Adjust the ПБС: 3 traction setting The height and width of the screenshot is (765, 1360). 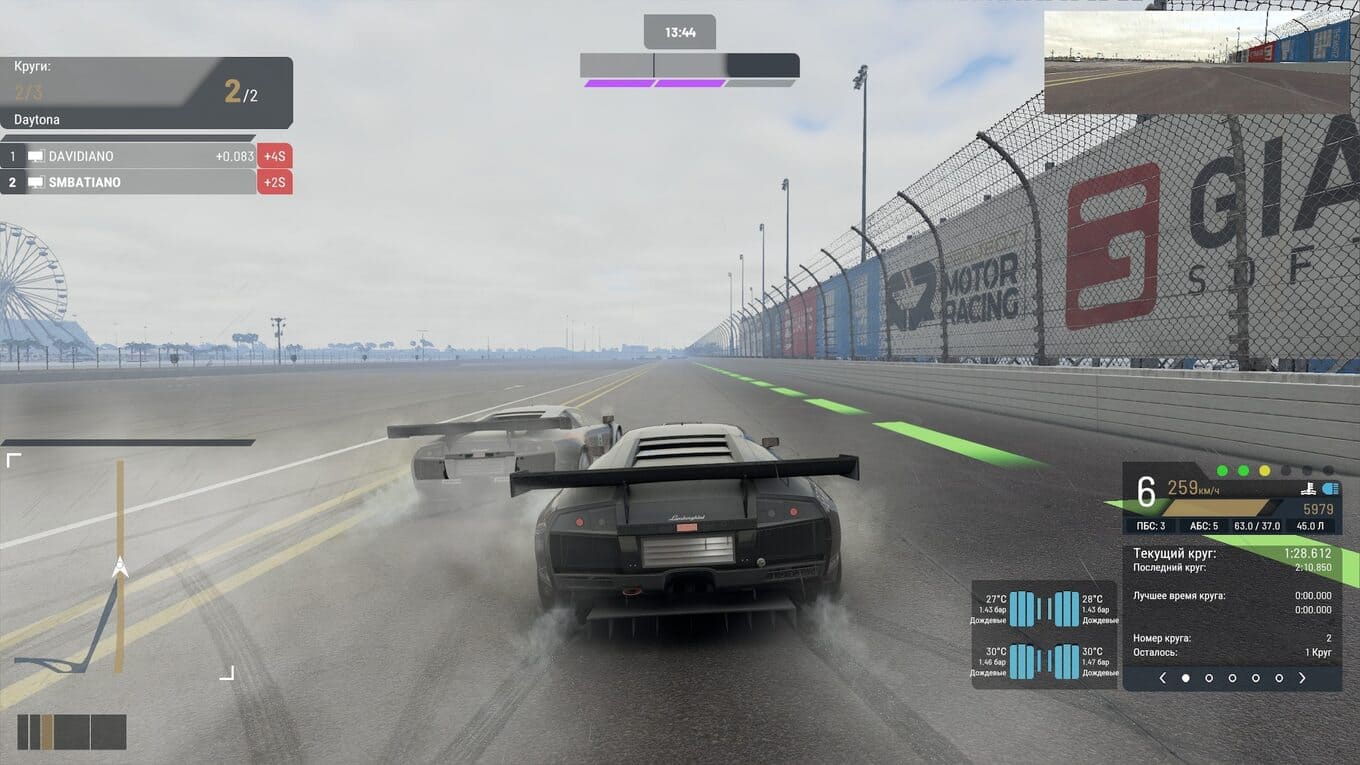1151,526
